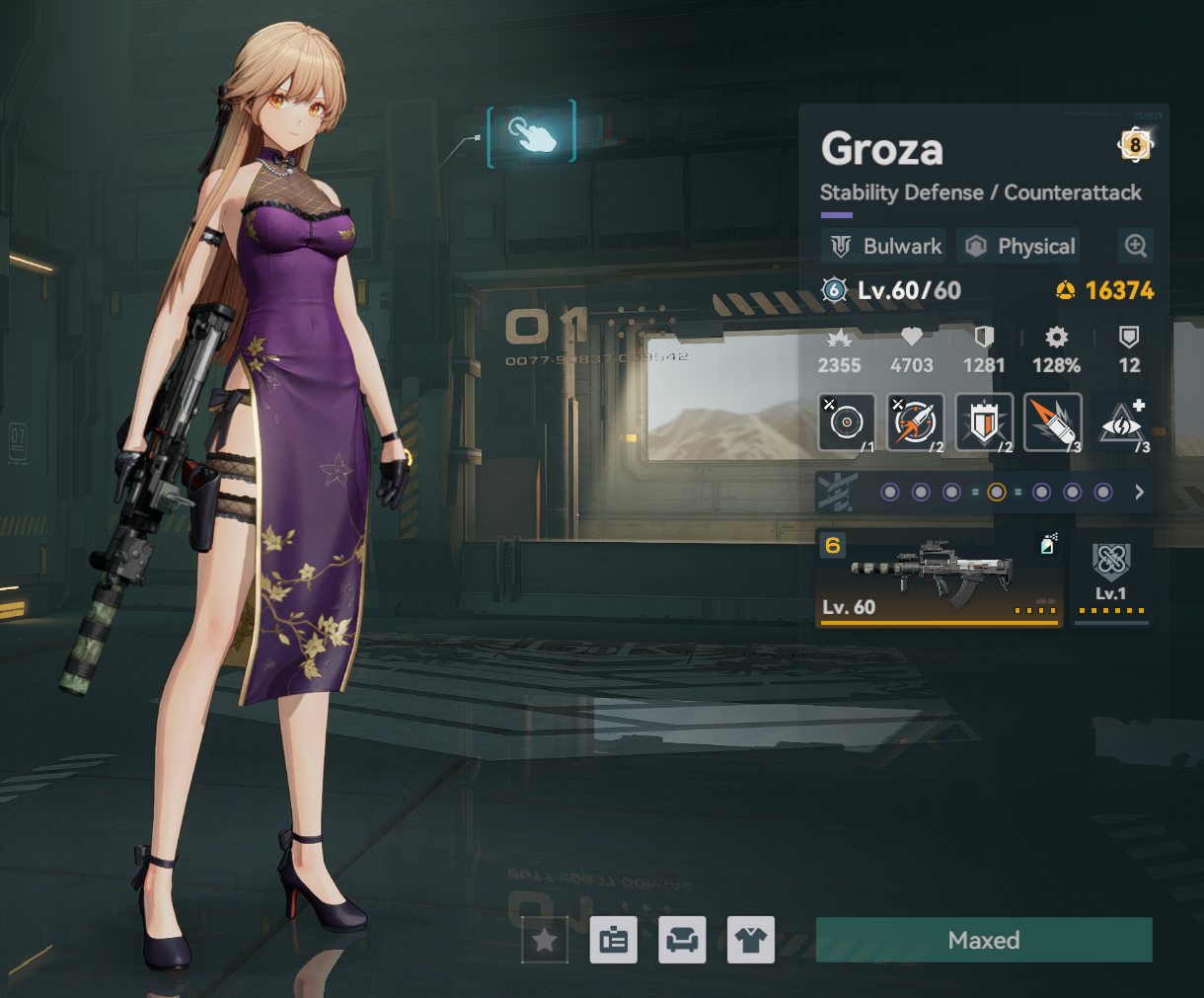Select the castle shield skill icon

[984, 422]
